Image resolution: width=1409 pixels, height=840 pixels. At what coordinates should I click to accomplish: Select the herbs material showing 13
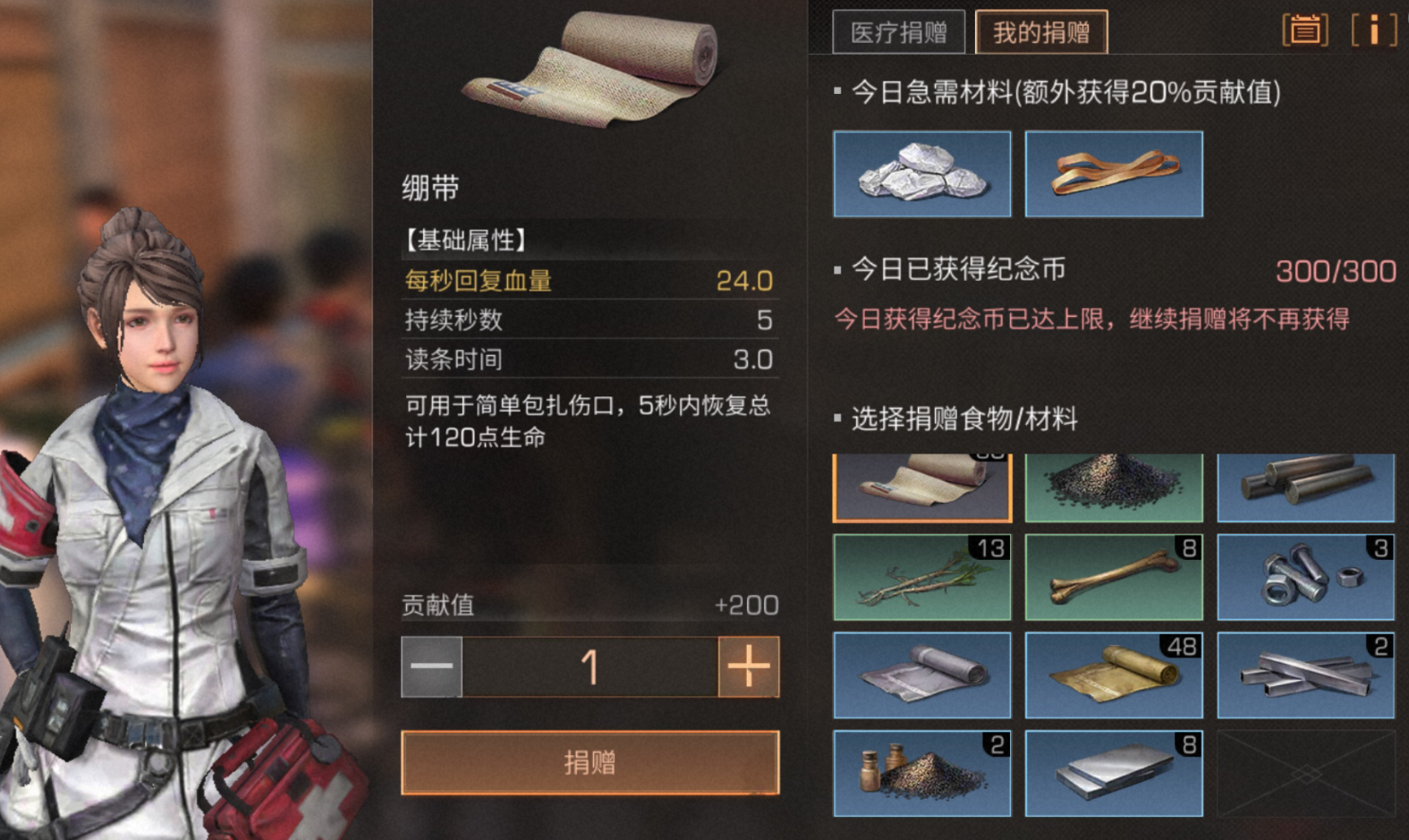coord(922,577)
